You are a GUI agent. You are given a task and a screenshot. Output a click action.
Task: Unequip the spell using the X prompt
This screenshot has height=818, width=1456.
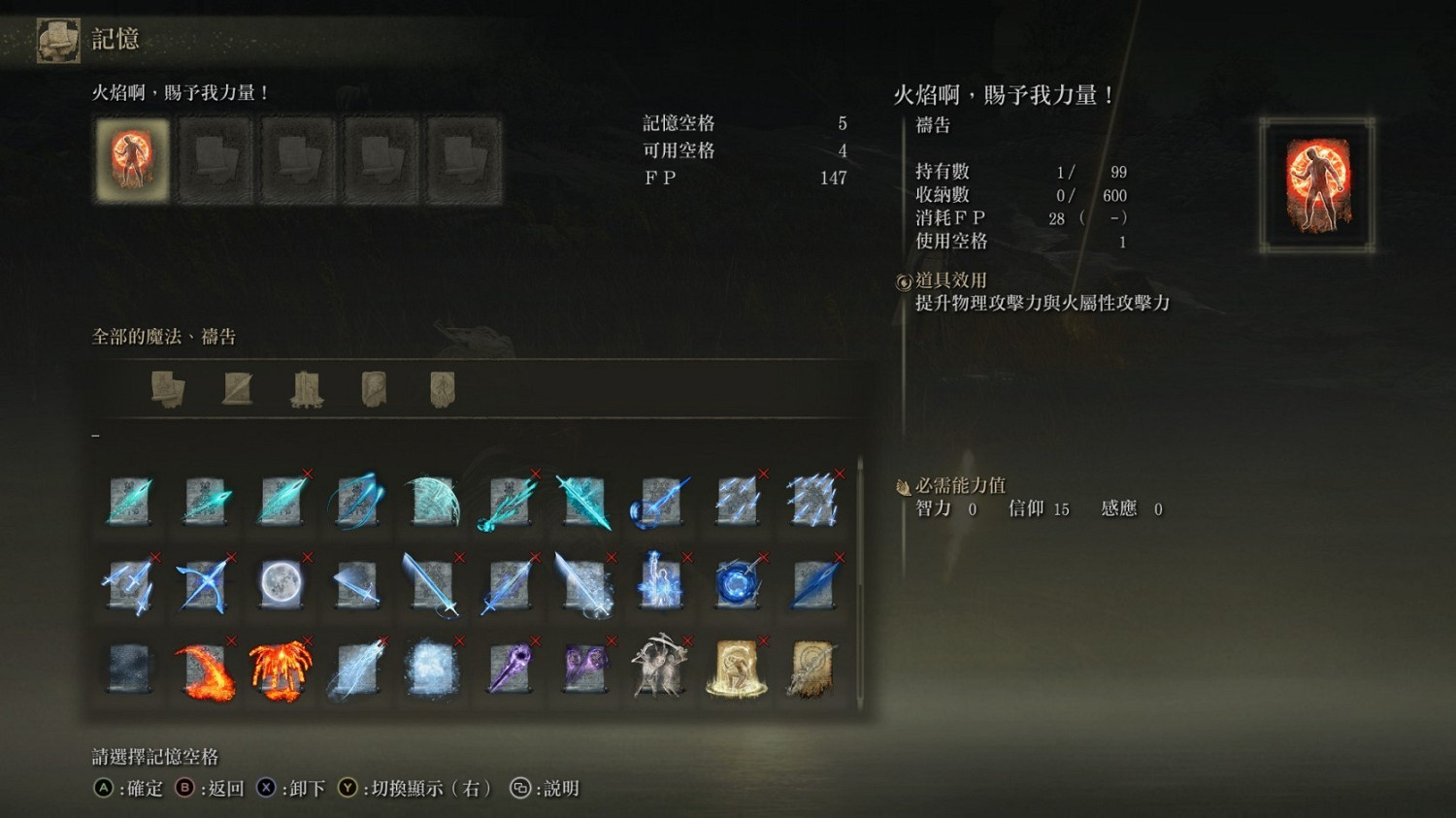pyautogui.click(x=266, y=789)
